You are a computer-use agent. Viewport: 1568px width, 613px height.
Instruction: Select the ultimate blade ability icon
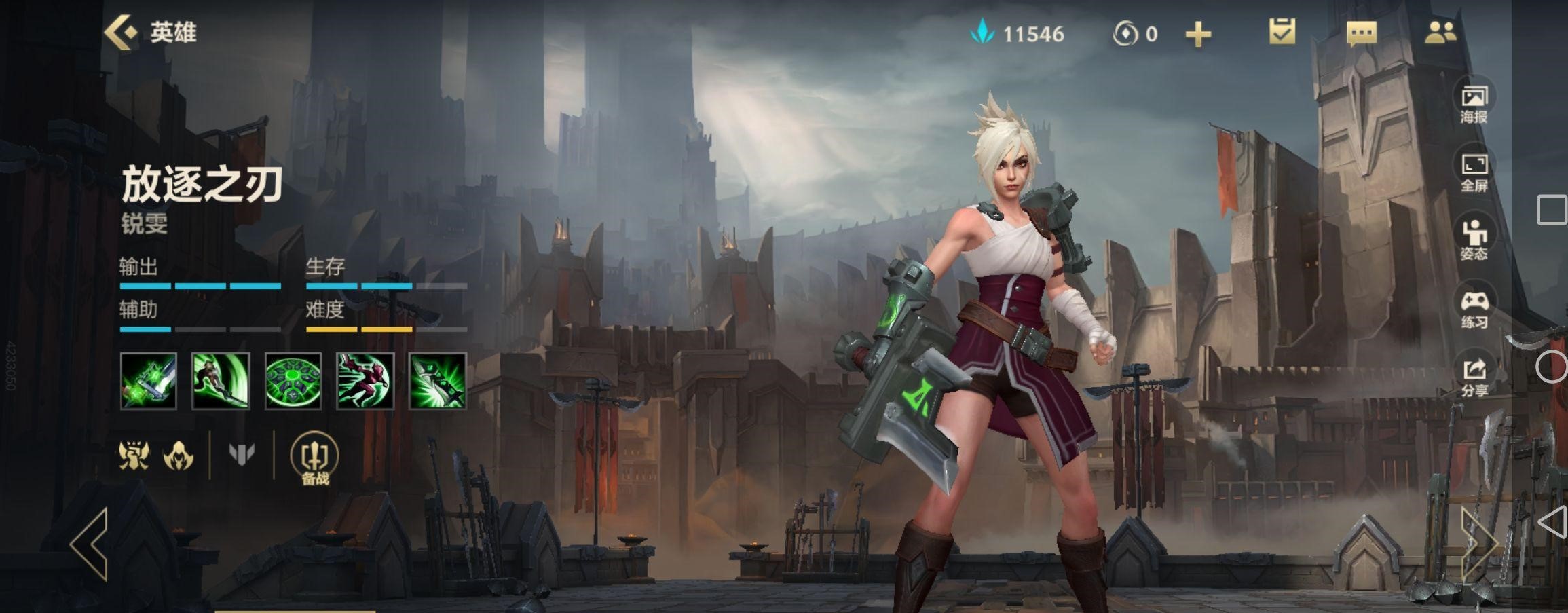point(438,381)
